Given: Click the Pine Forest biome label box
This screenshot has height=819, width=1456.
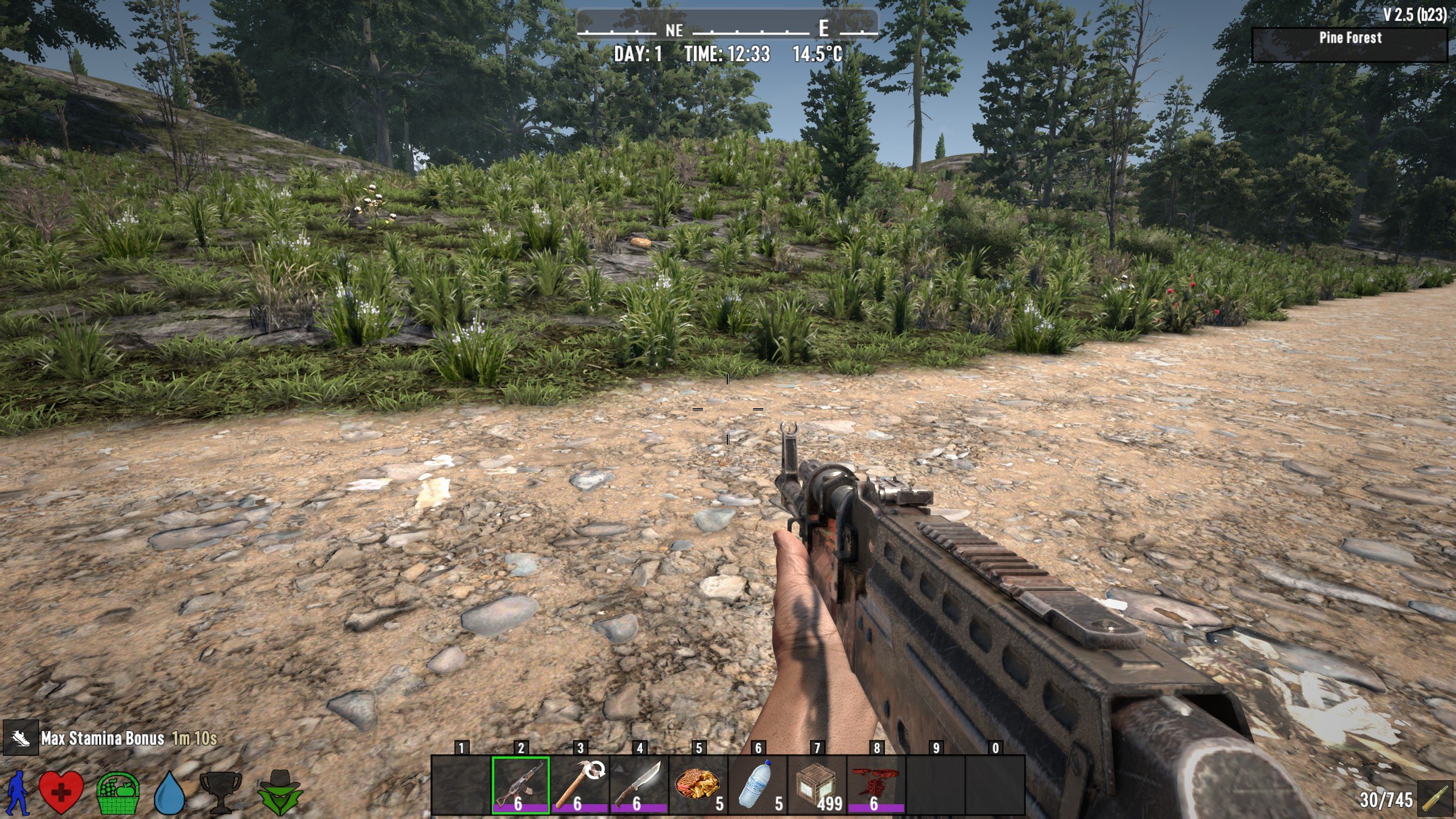Looking at the screenshot, I should pos(1350,43).
